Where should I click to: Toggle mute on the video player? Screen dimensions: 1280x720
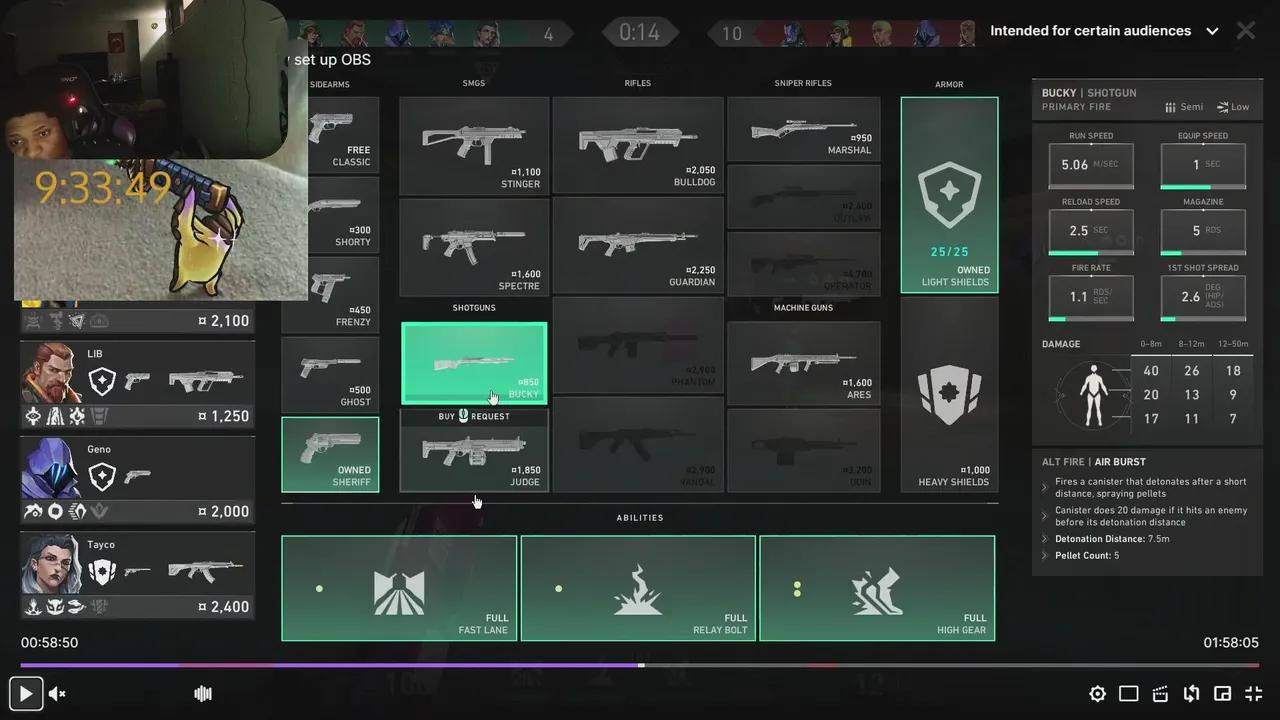tap(57, 693)
